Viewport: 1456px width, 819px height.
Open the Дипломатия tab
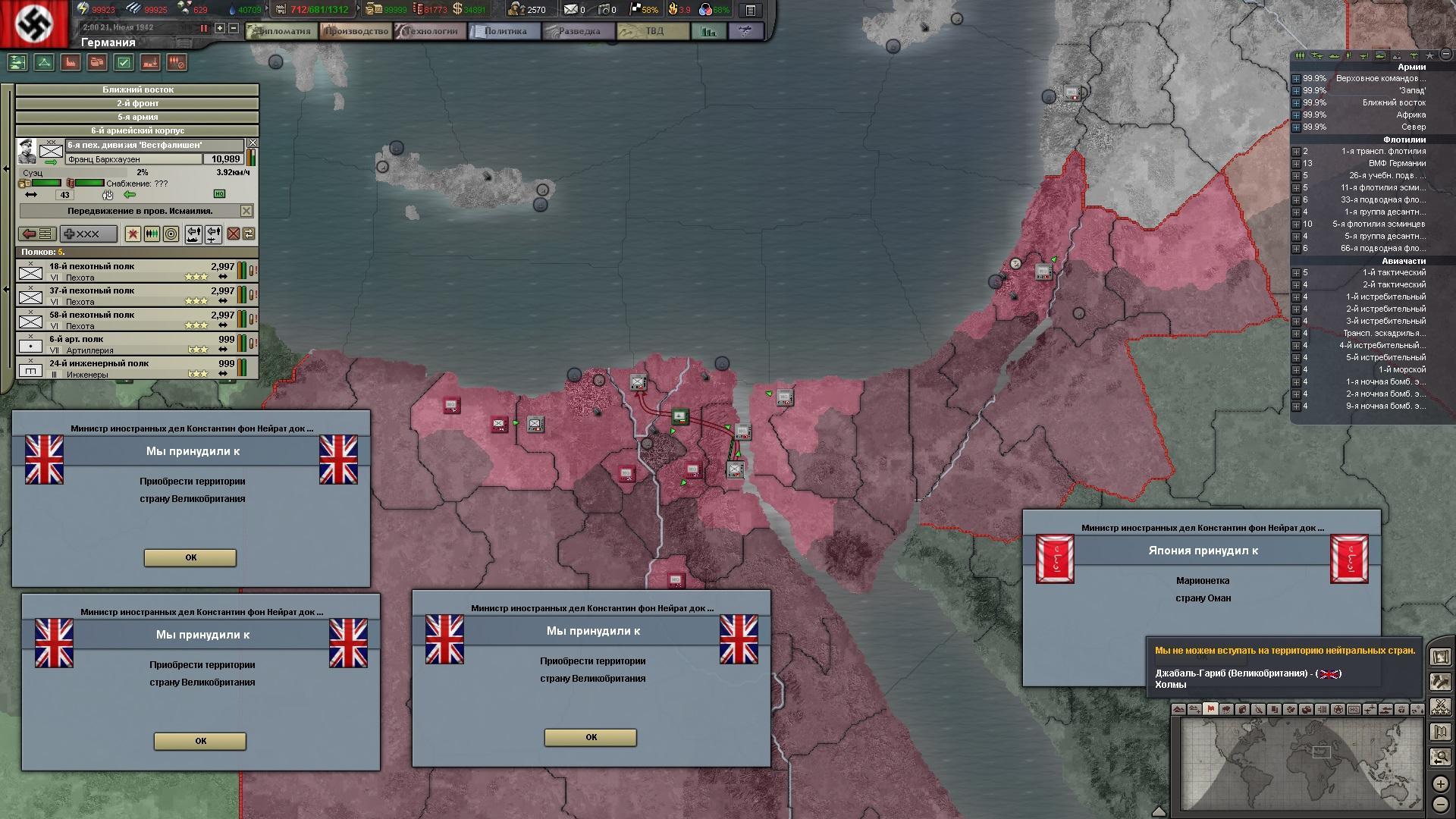pyautogui.click(x=281, y=31)
